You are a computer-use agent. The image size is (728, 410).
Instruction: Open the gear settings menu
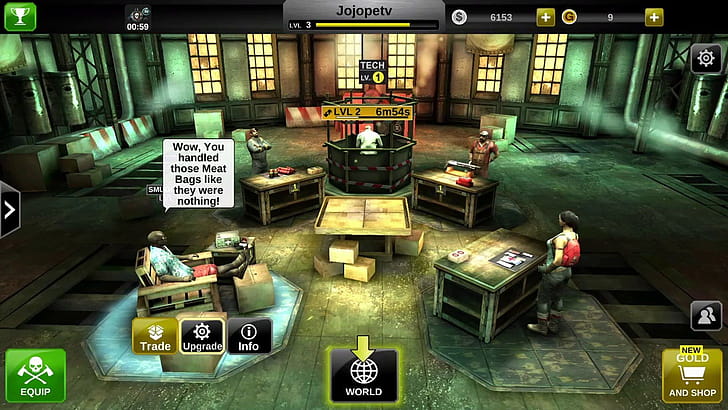705,59
